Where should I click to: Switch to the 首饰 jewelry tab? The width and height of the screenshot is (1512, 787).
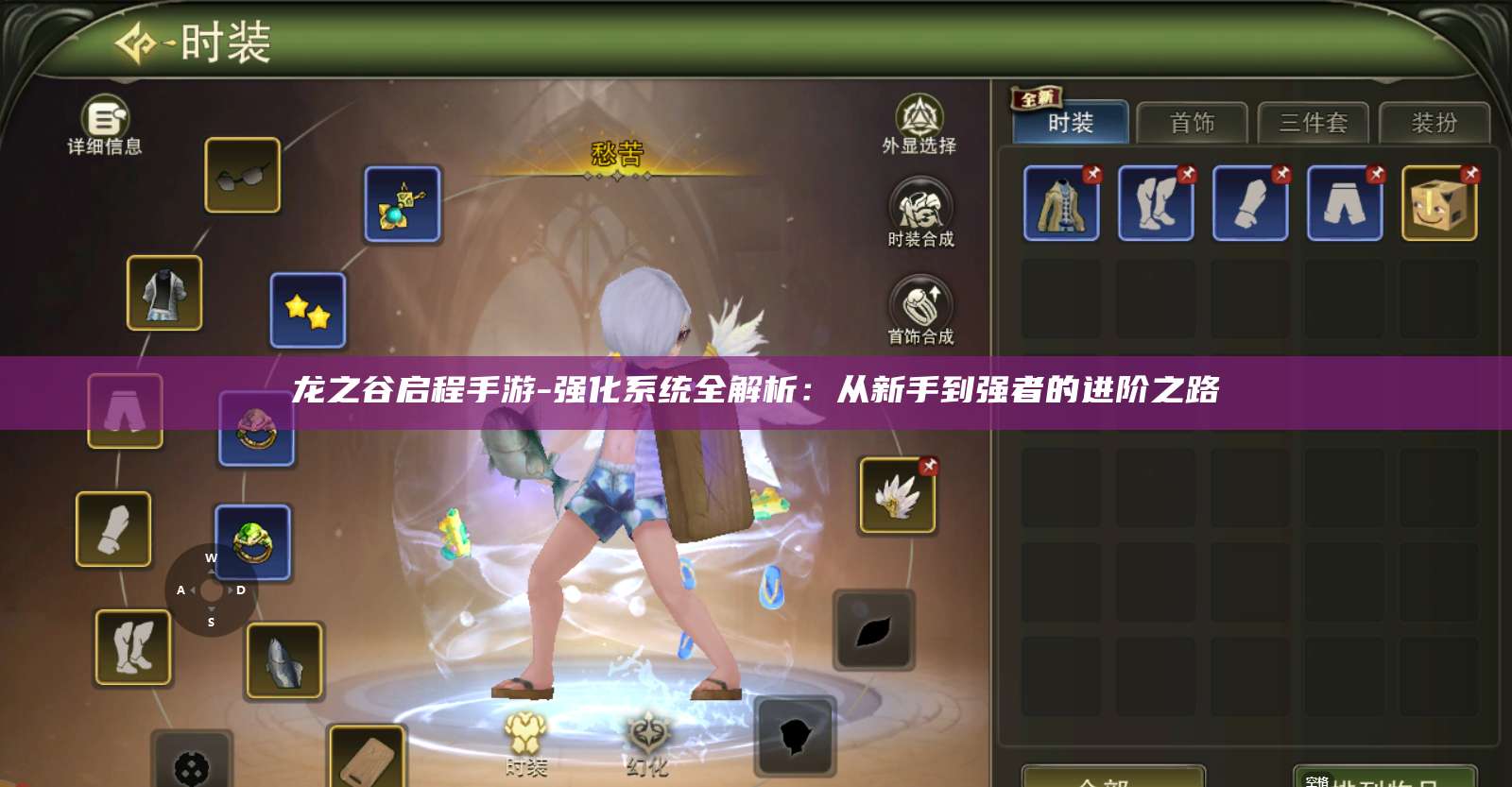tap(1194, 124)
